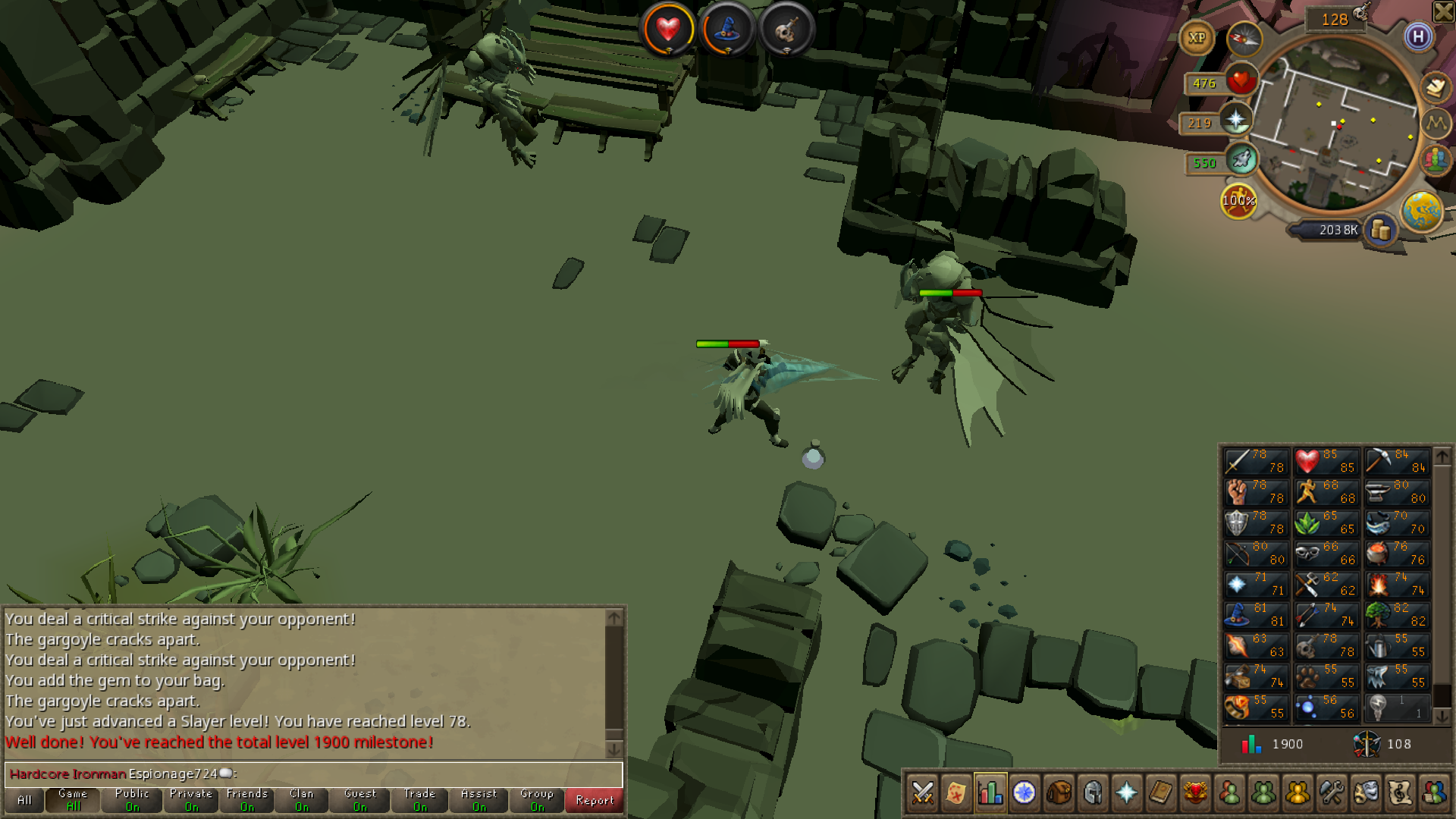Open the XP counter button
1456x819 pixels.
tap(1197, 38)
